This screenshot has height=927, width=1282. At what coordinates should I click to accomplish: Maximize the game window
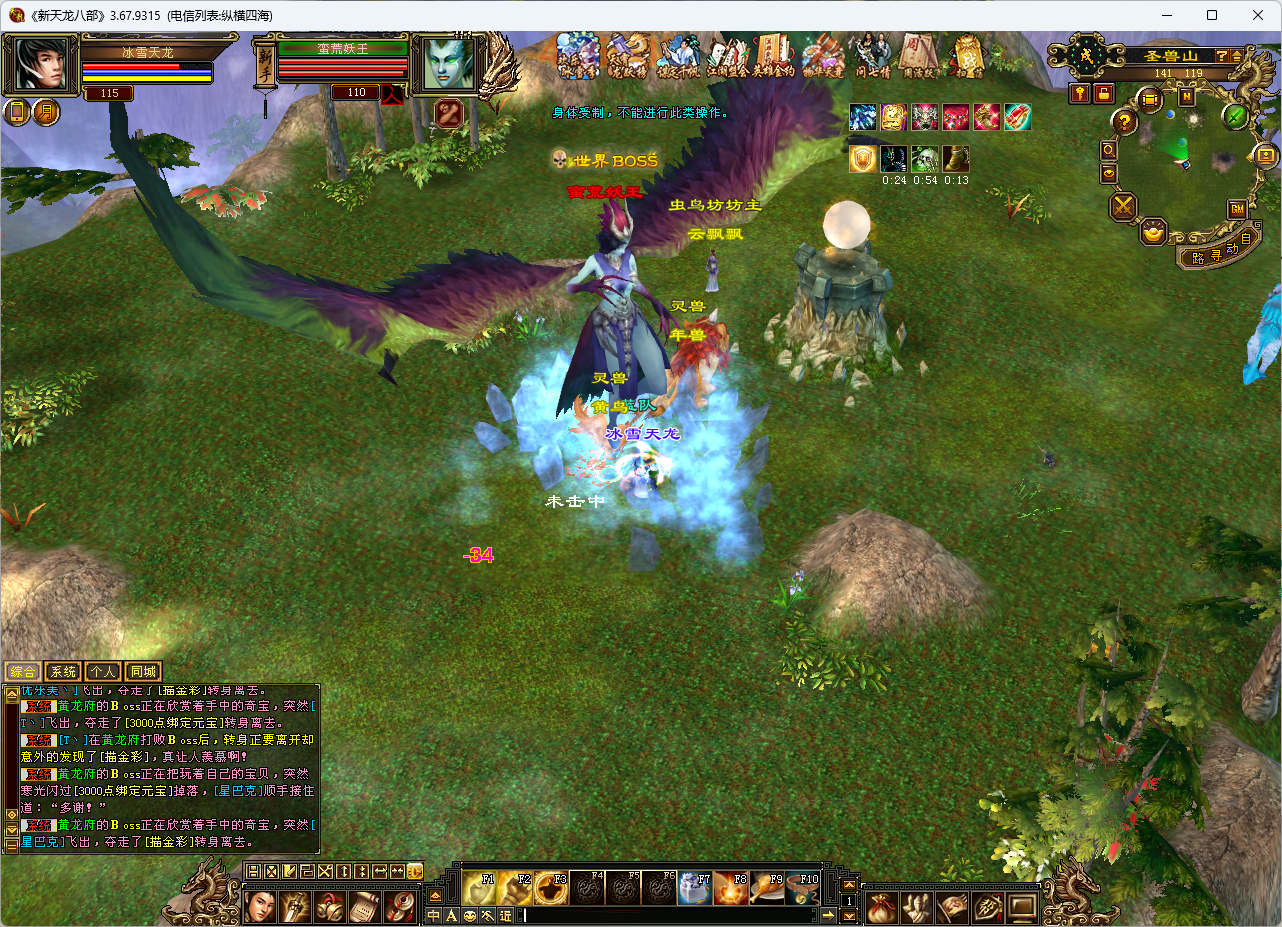tap(1212, 15)
